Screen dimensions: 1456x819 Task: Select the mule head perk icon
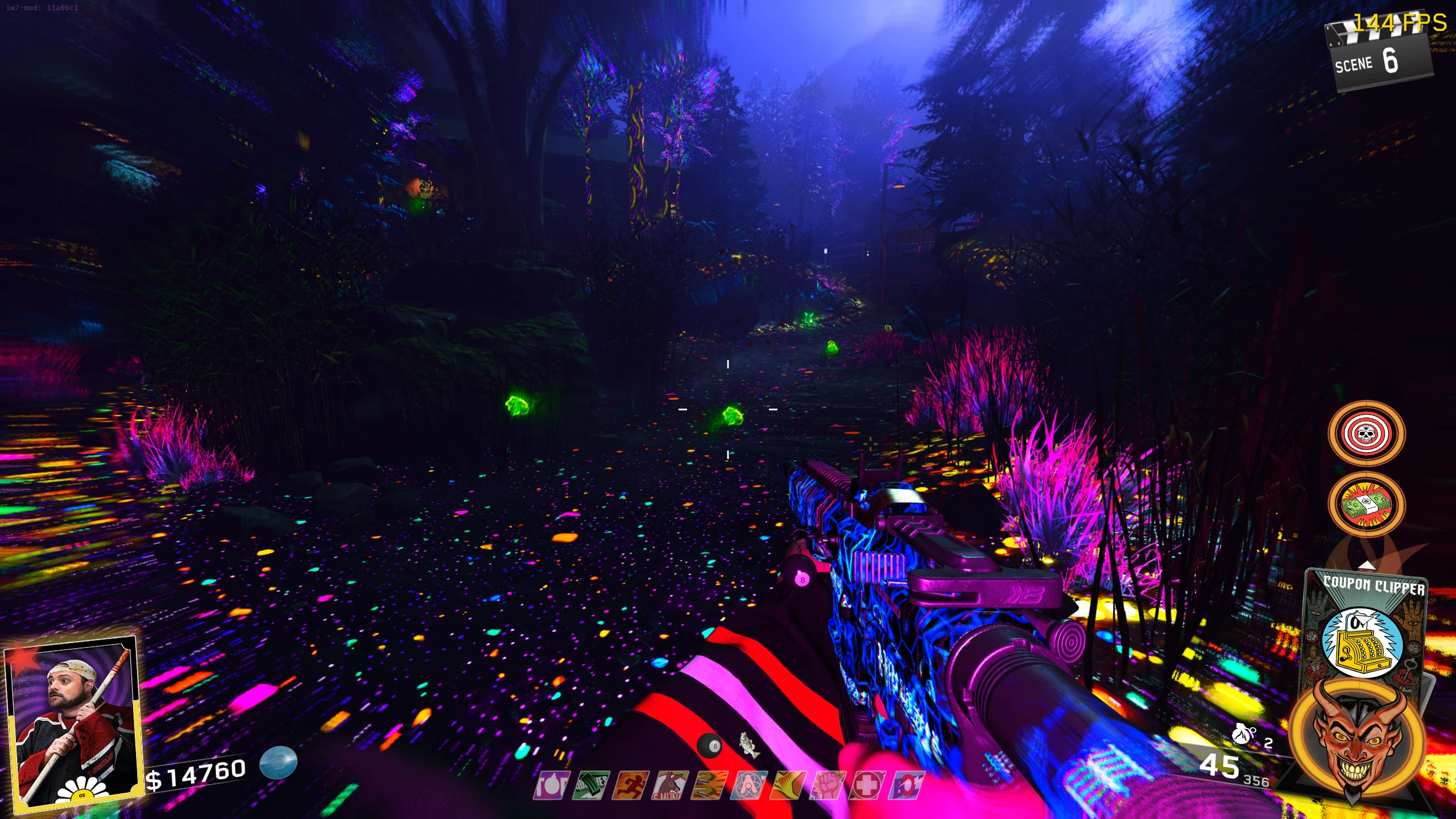point(670,785)
